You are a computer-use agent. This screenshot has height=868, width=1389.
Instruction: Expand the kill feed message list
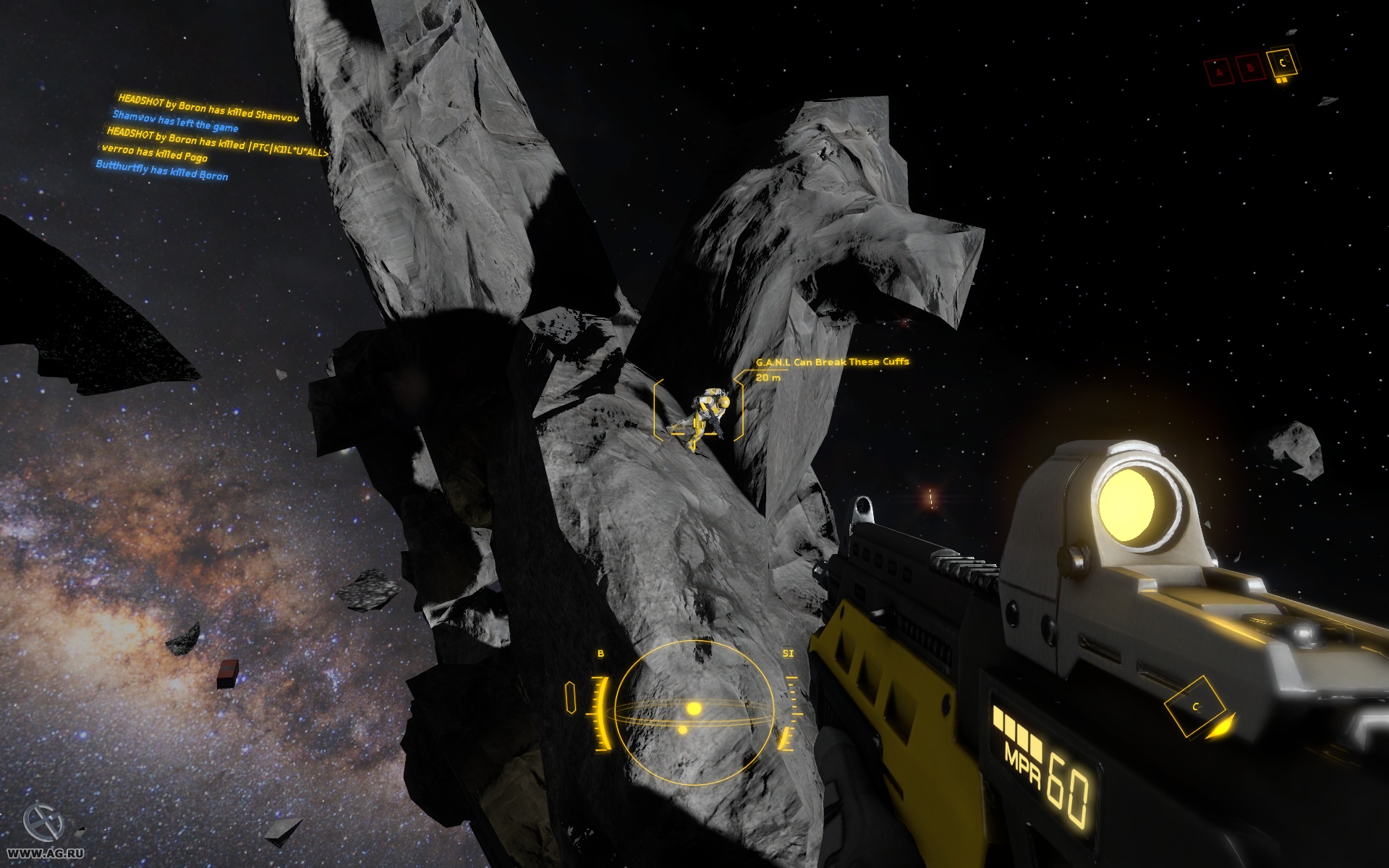point(210,137)
